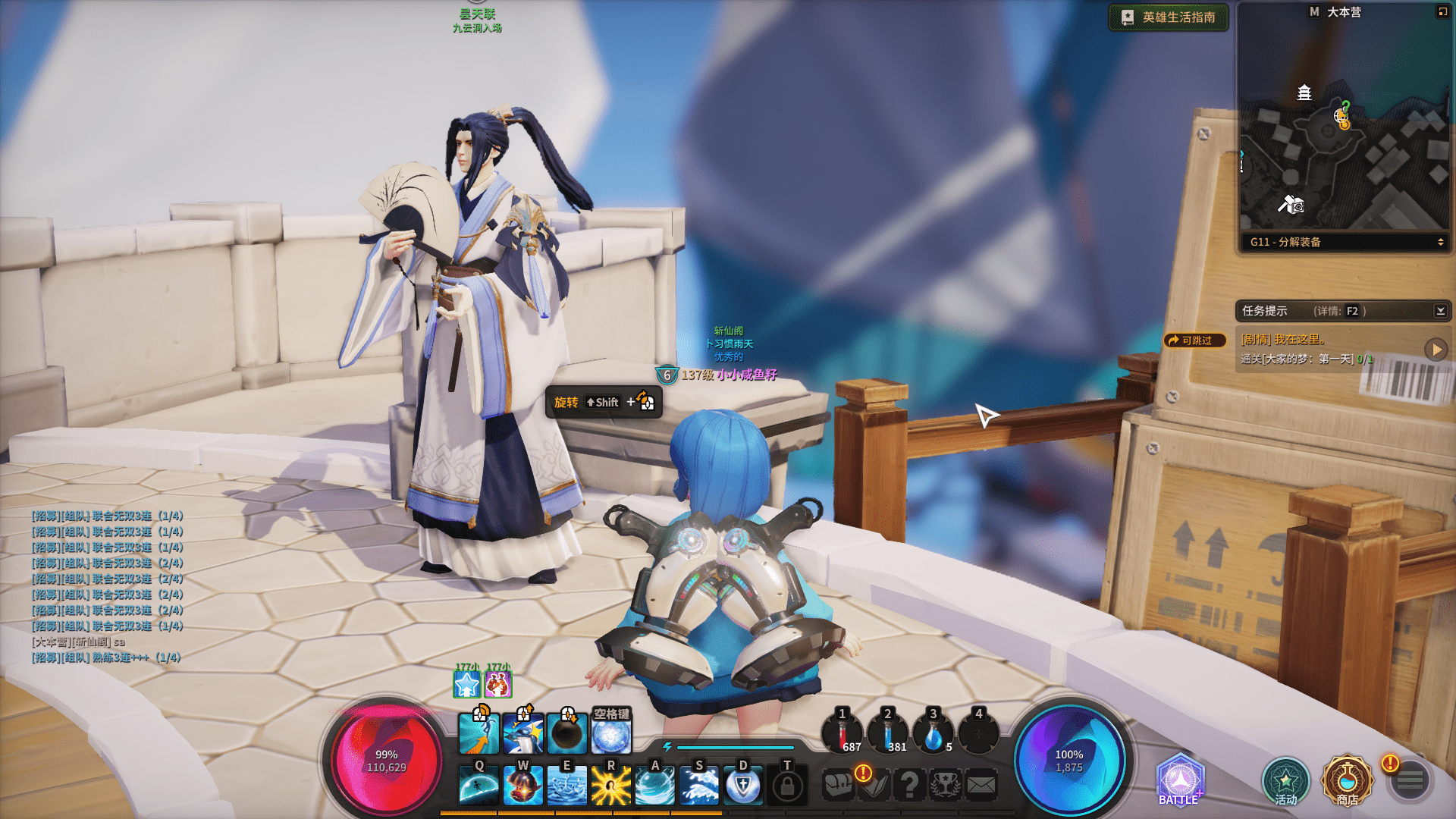The height and width of the screenshot is (819, 1456).
Task: Activate the shield orb D skill
Action: tap(743, 785)
